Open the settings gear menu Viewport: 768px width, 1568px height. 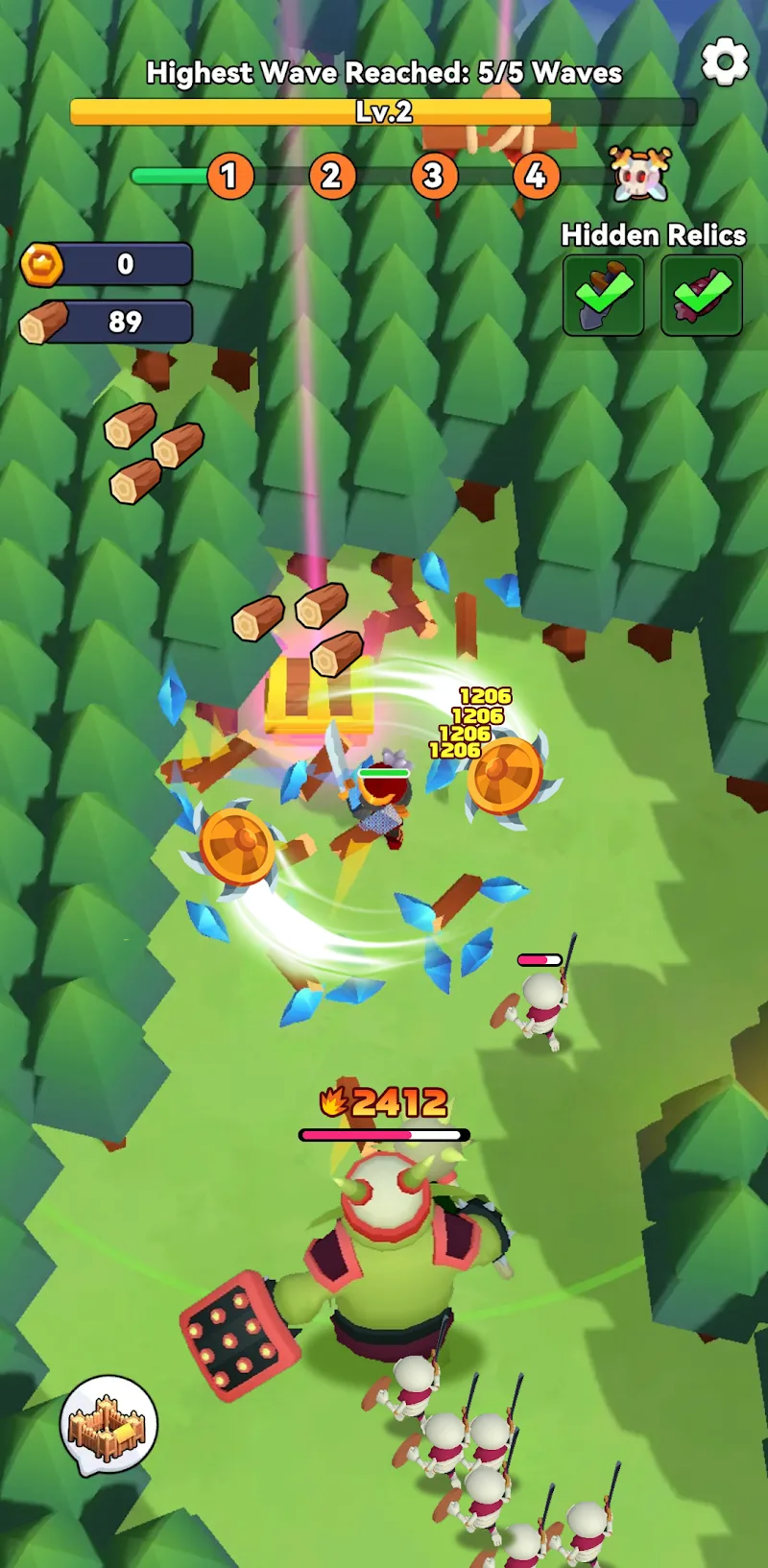coord(725,62)
